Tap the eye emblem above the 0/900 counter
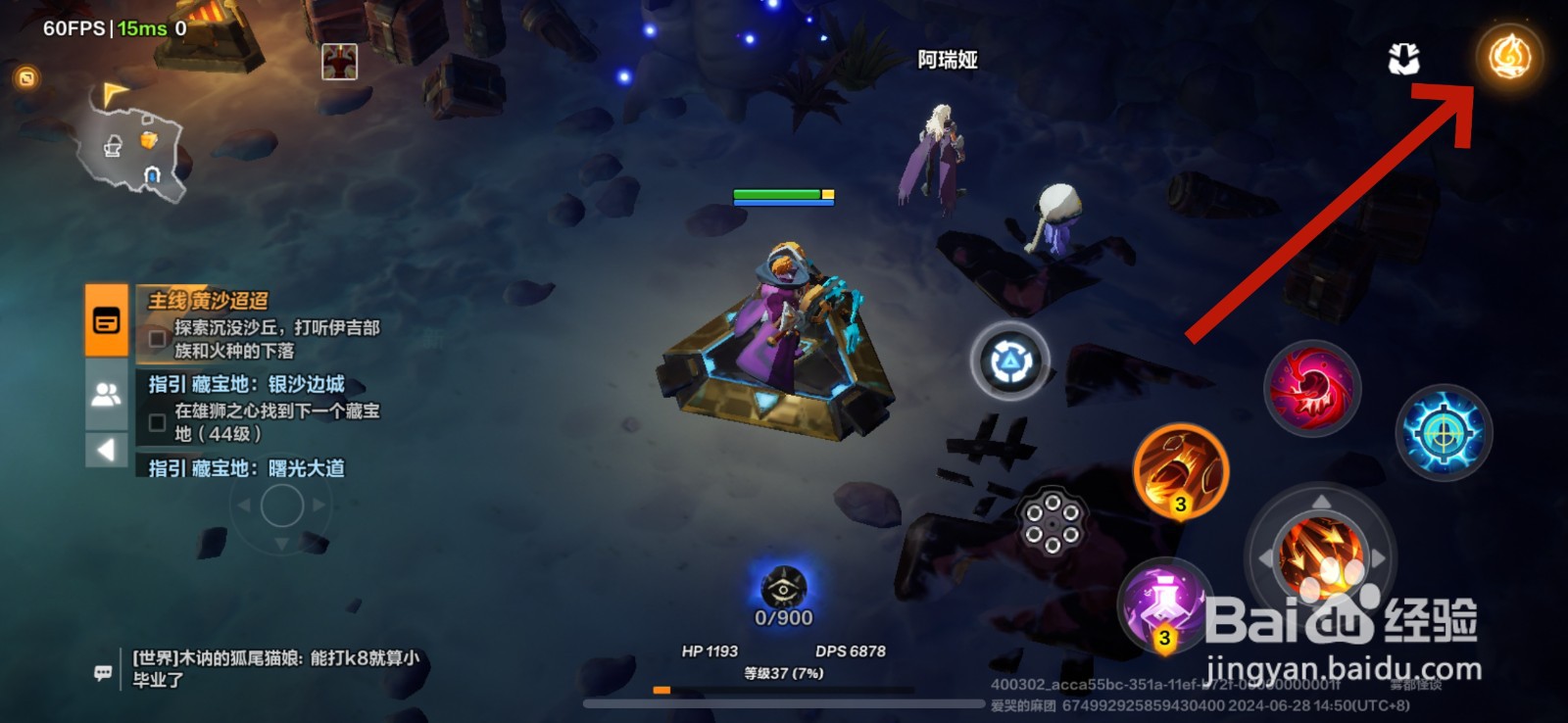Viewport: 1568px width, 723px height. pyautogui.click(x=784, y=589)
